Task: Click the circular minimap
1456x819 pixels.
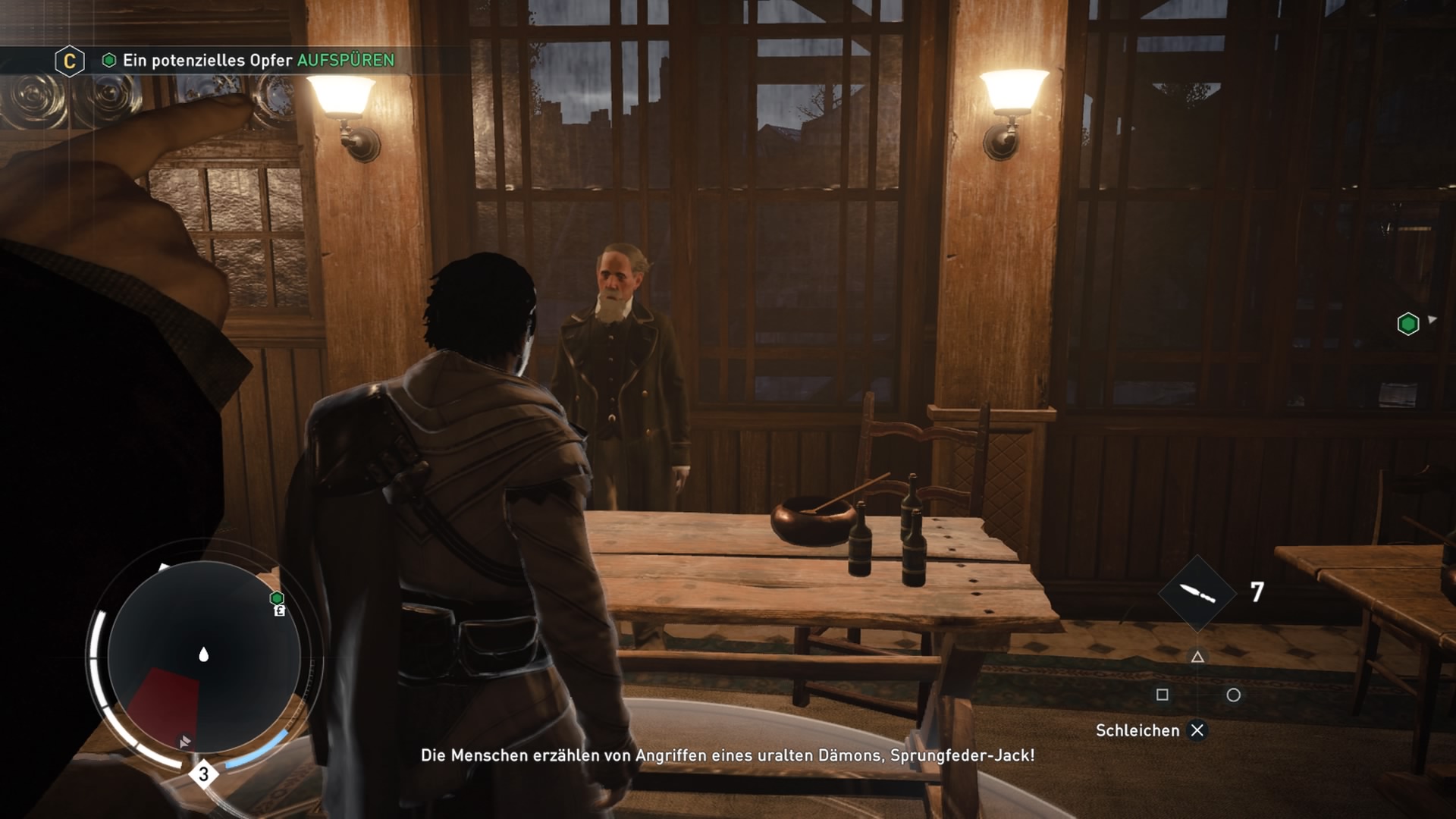Action: tap(203, 657)
